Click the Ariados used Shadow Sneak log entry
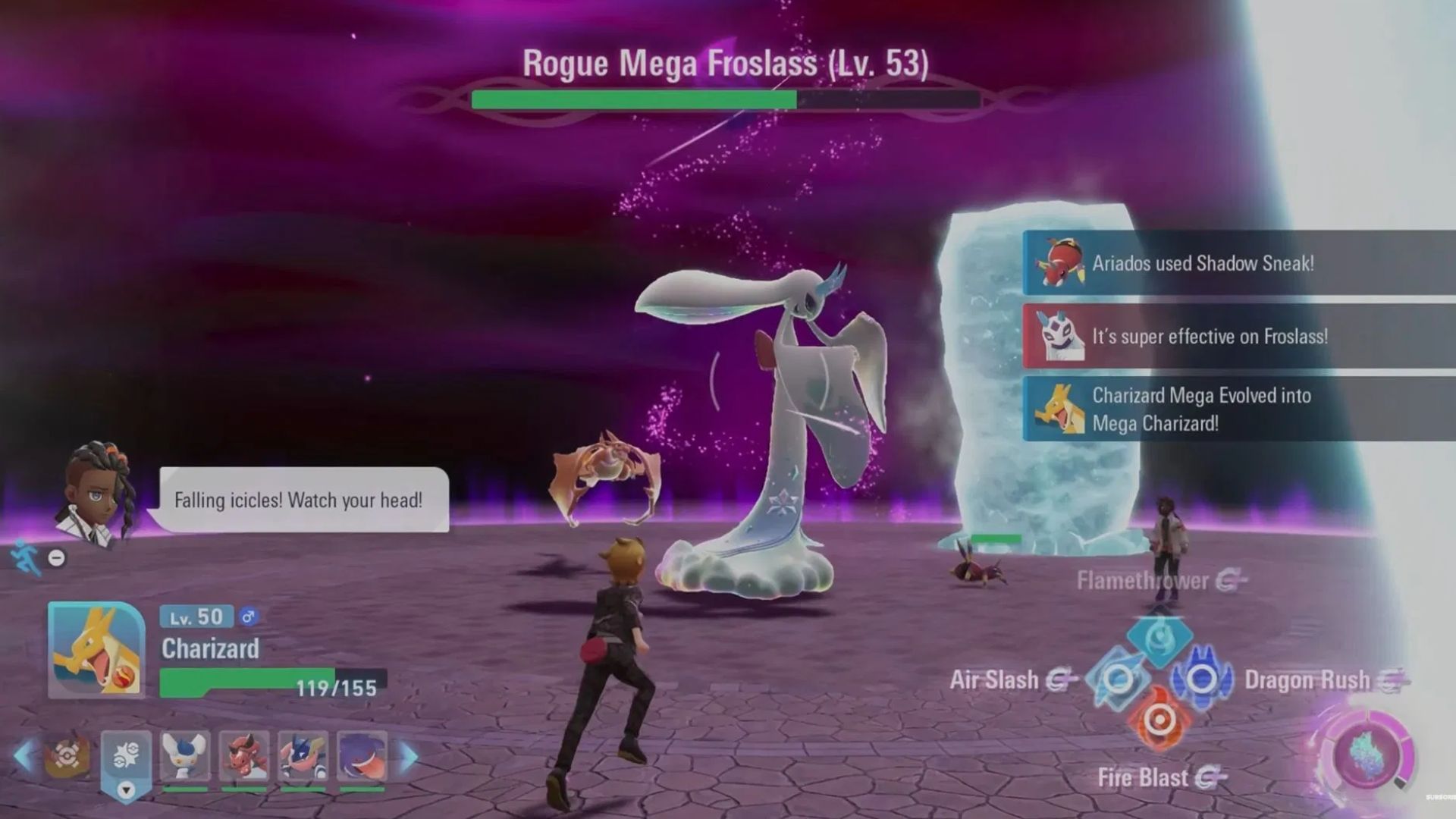This screenshot has height=819, width=1456. 1238,263
